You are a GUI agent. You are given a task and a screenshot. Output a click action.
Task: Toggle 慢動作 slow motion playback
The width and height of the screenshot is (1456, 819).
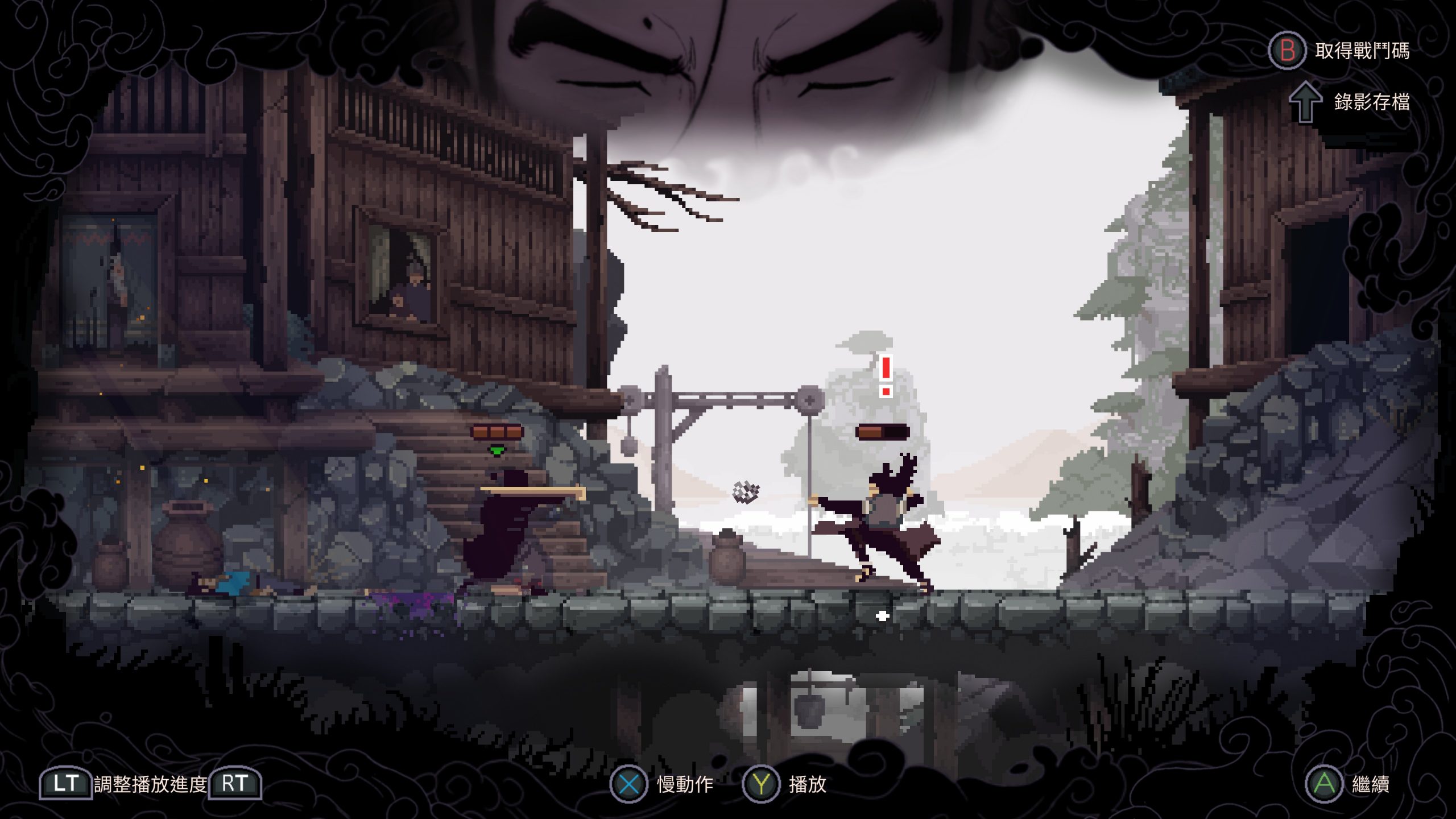(662, 784)
